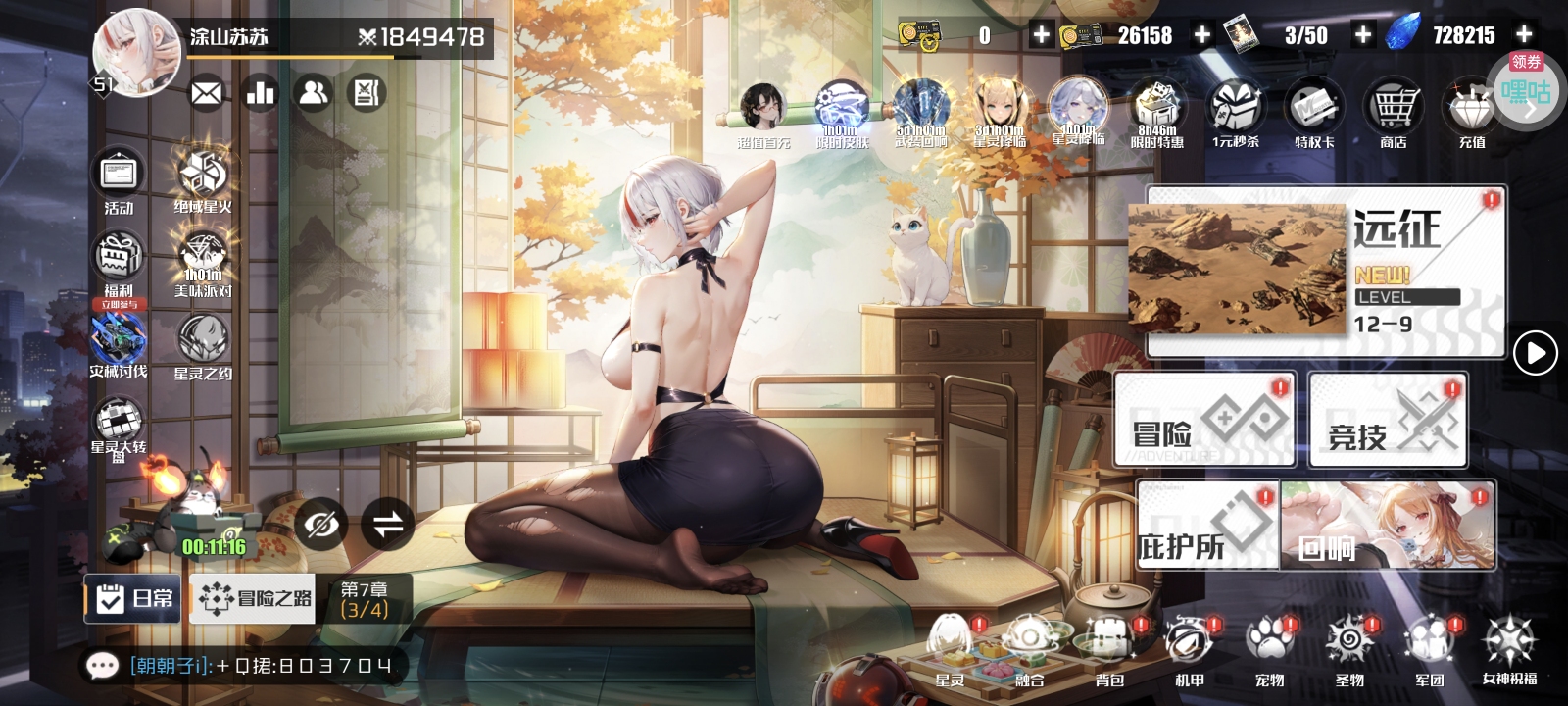Go to the 庇护所 shelter
This screenshot has width=1568, height=706.
[1207, 527]
